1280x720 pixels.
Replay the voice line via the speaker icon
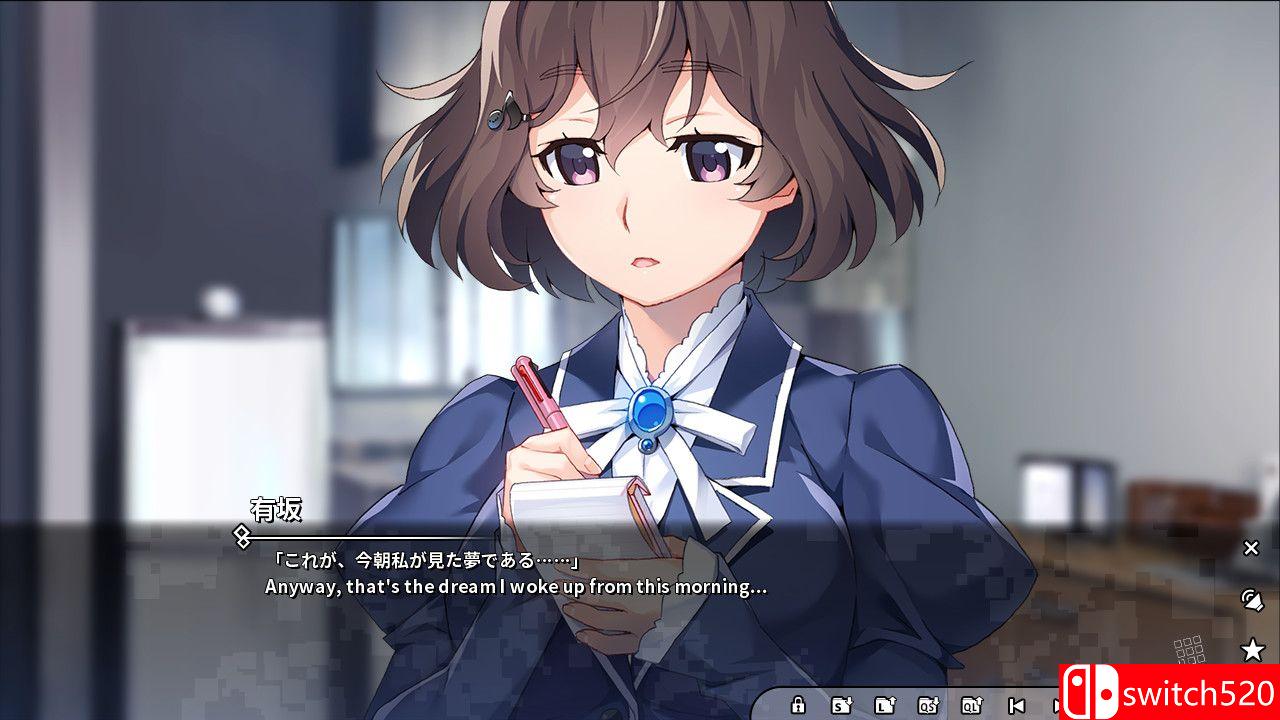coord(1252,600)
